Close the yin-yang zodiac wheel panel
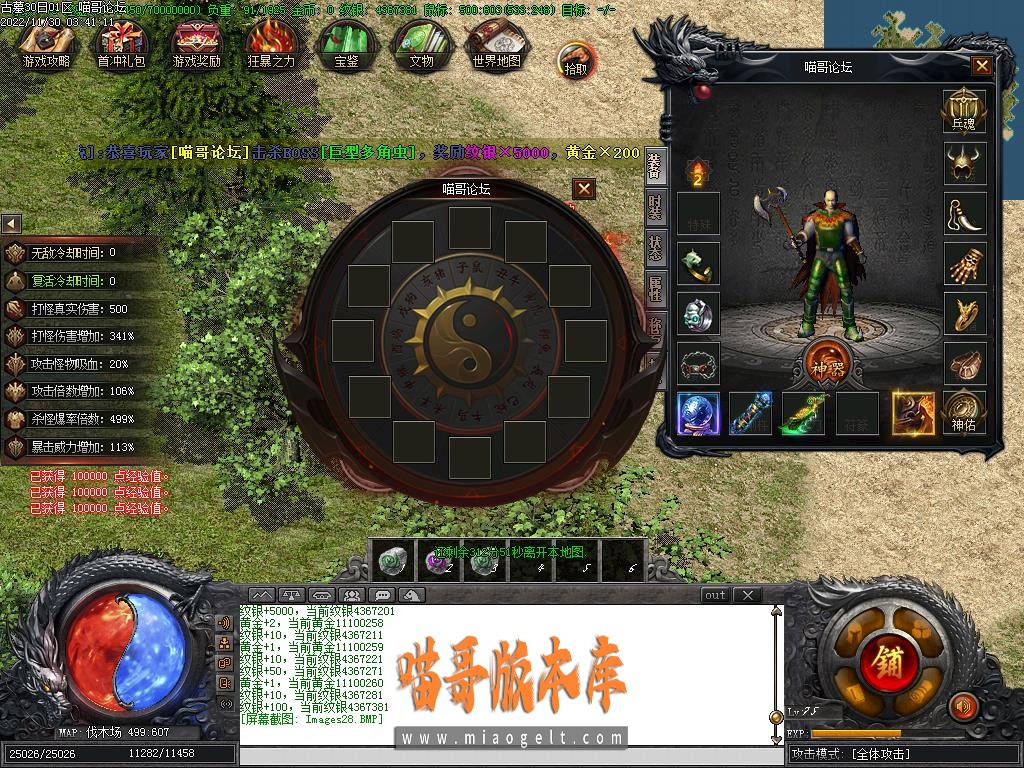Screen dimensions: 1024x768 pos(584,188)
